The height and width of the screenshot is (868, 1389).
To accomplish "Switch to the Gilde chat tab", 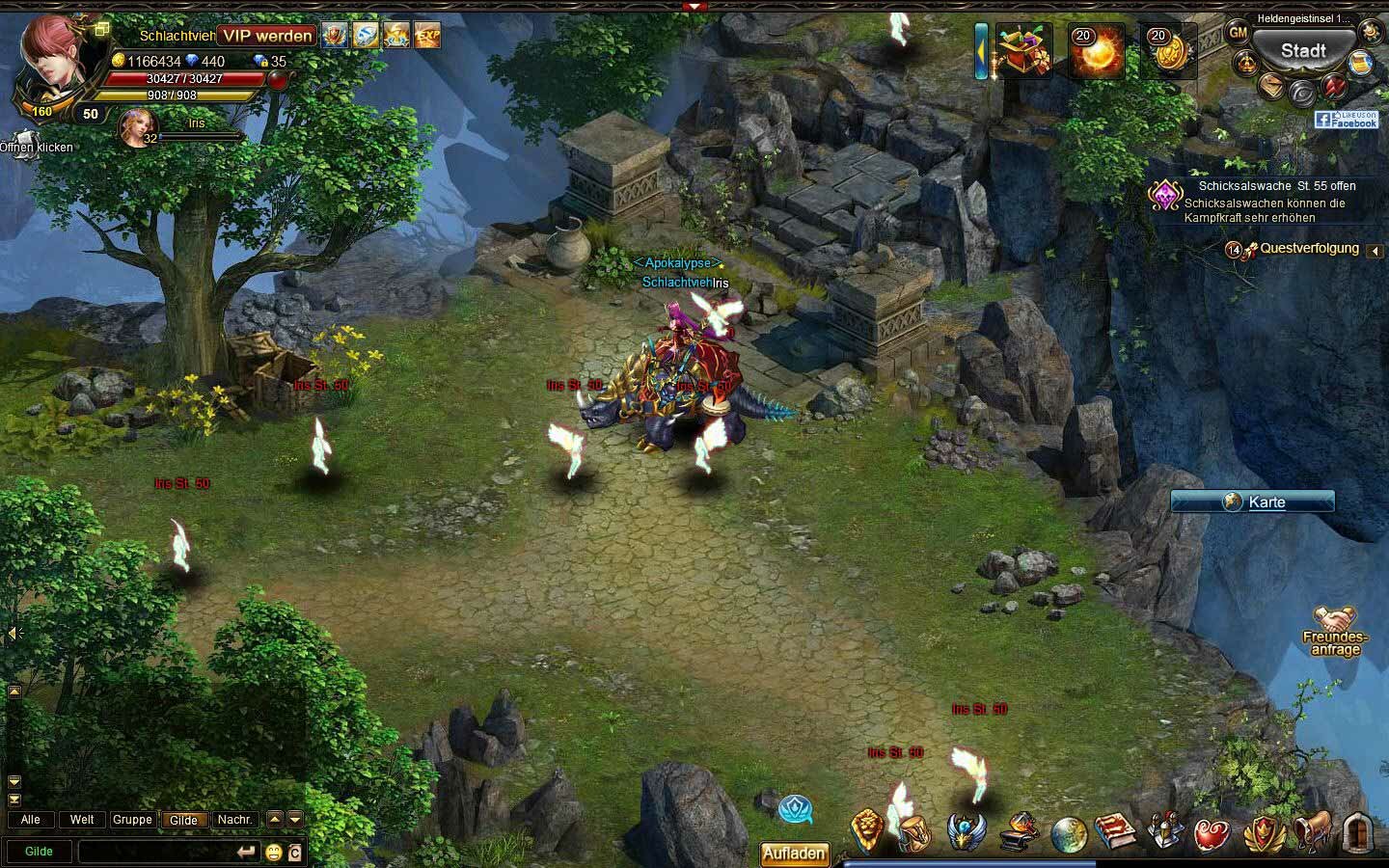I will 183,820.
